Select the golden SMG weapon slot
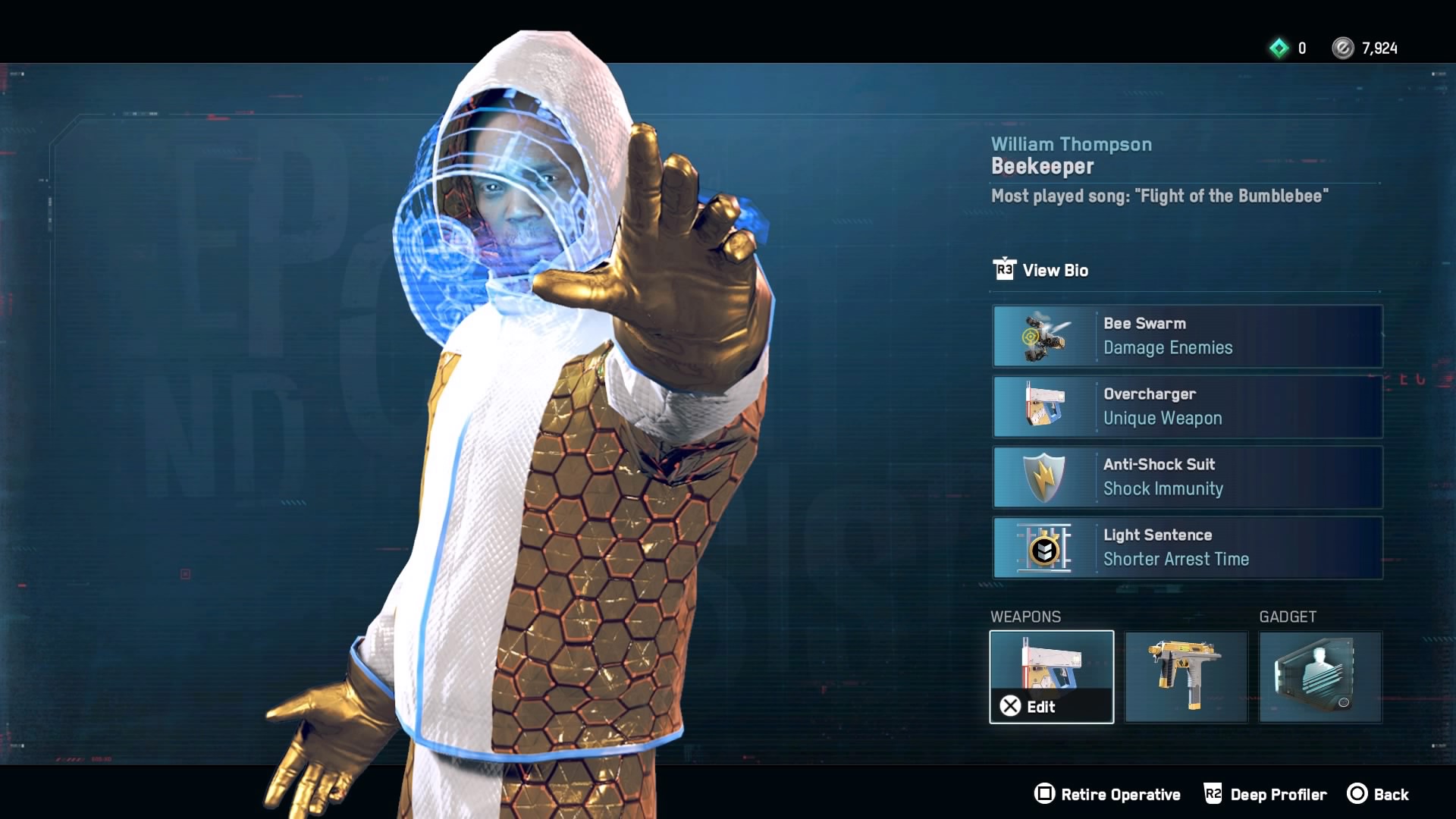This screenshot has width=1456, height=819. pos(1185,676)
